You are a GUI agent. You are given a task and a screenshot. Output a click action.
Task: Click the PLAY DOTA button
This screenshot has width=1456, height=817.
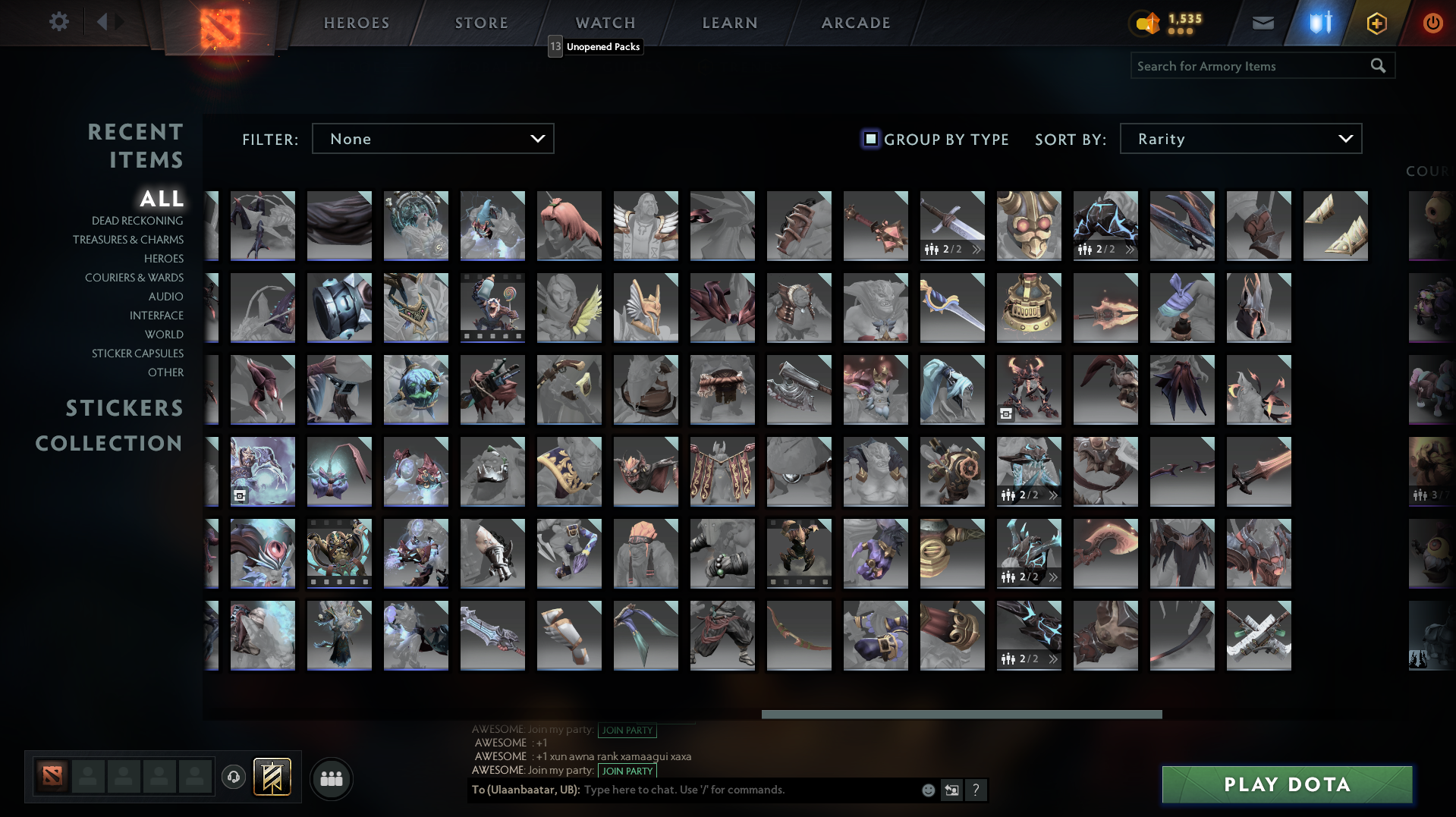(x=1285, y=784)
